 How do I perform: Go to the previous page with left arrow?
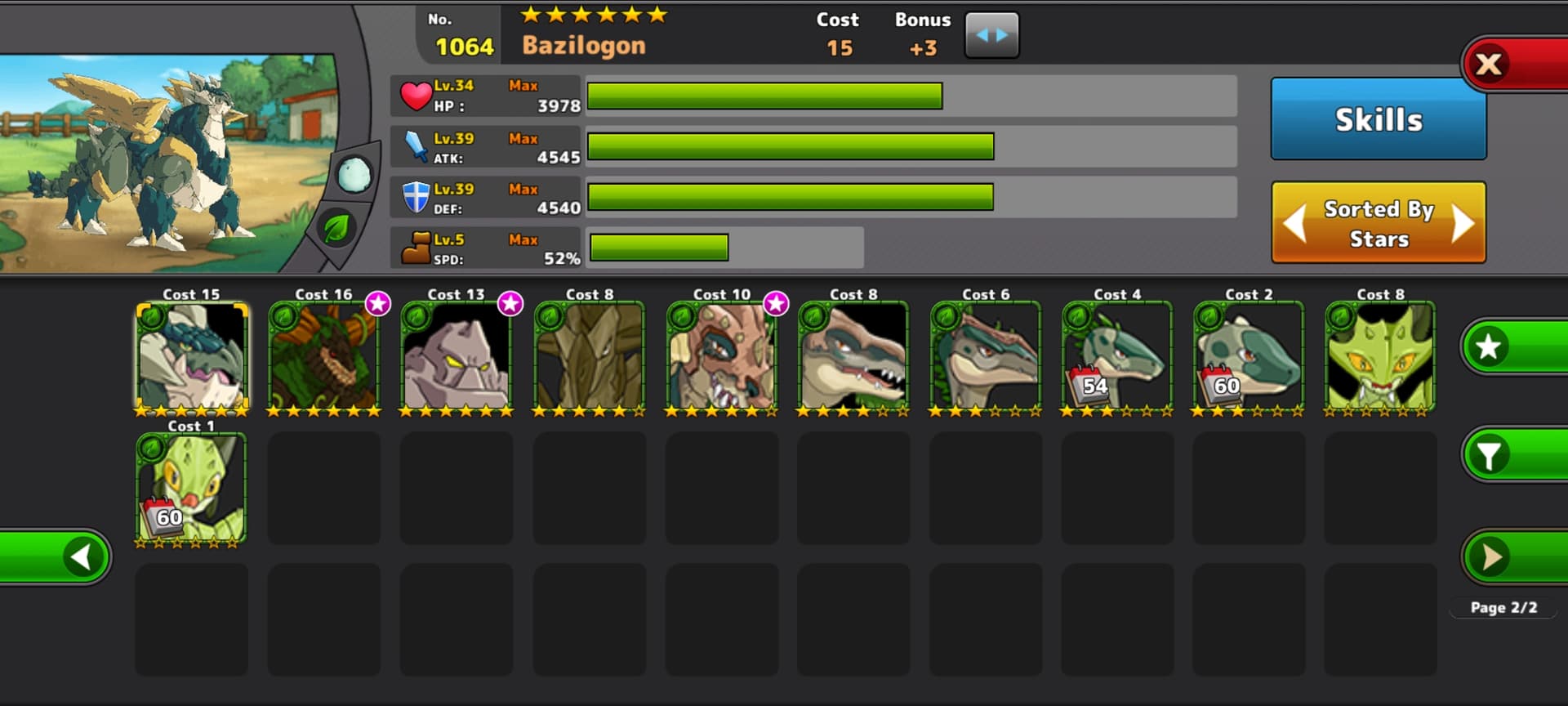(82, 557)
